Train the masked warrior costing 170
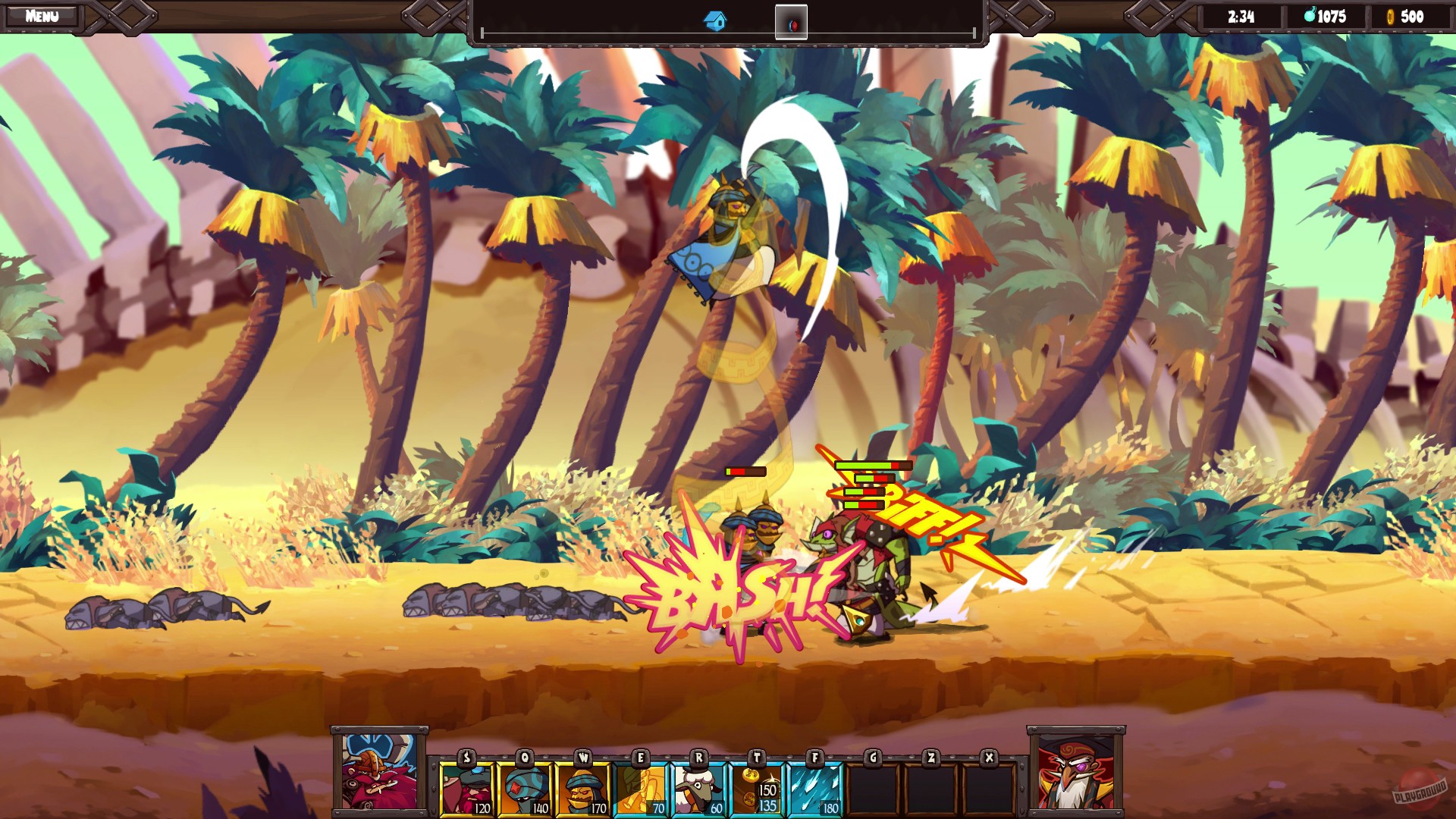1456x819 pixels. tap(582, 787)
